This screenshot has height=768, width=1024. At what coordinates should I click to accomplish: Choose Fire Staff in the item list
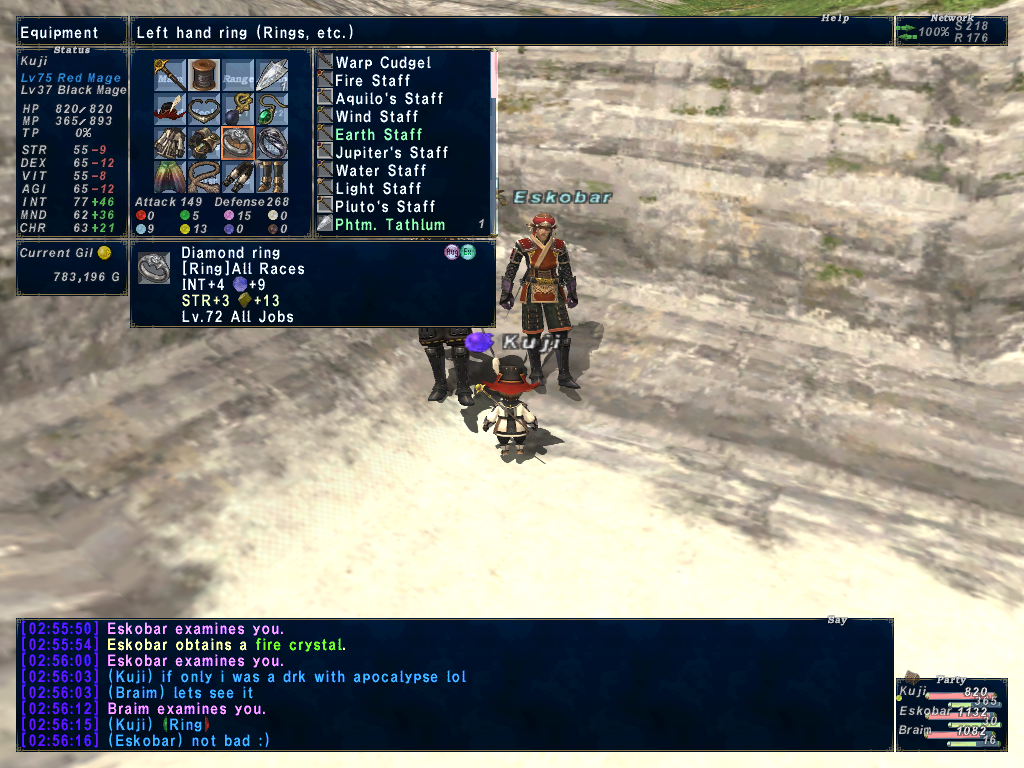click(372, 81)
